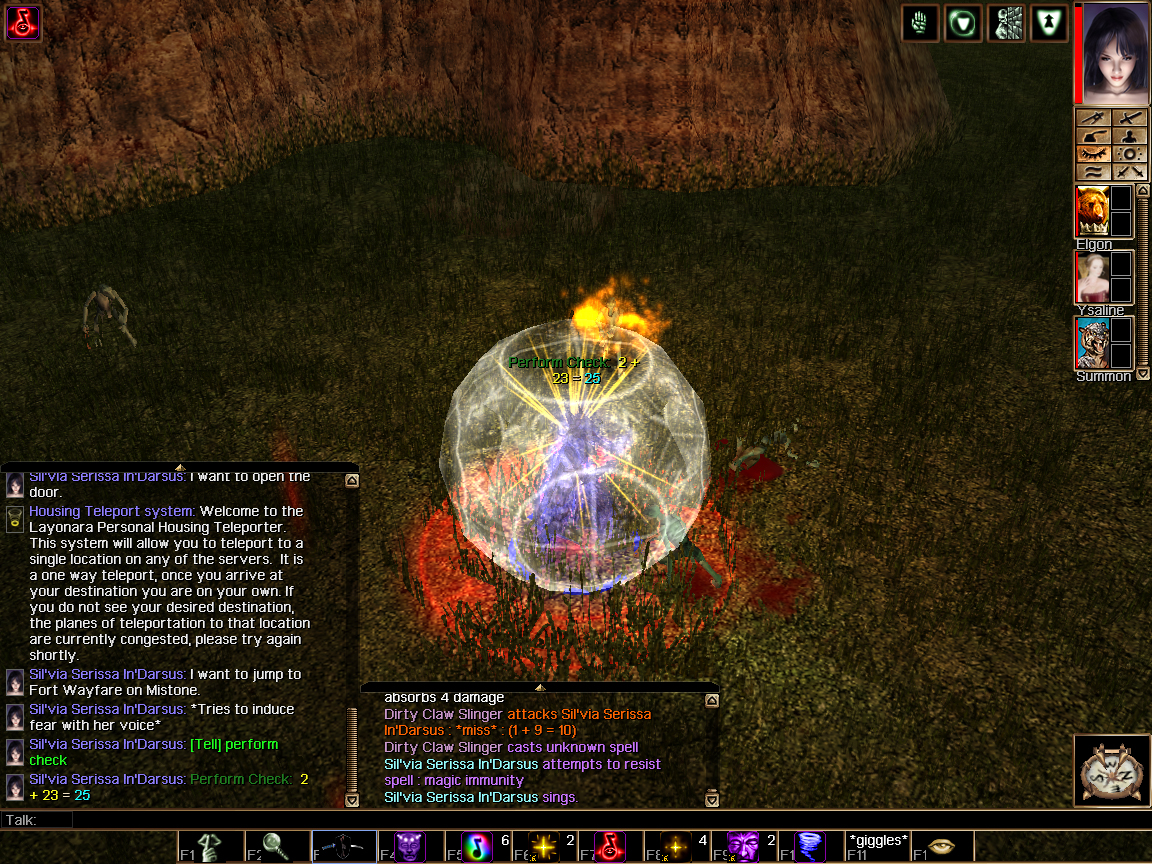Click the combat log scroll-down arrow
The image size is (1152, 864).
pyautogui.click(x=711, y=799)
